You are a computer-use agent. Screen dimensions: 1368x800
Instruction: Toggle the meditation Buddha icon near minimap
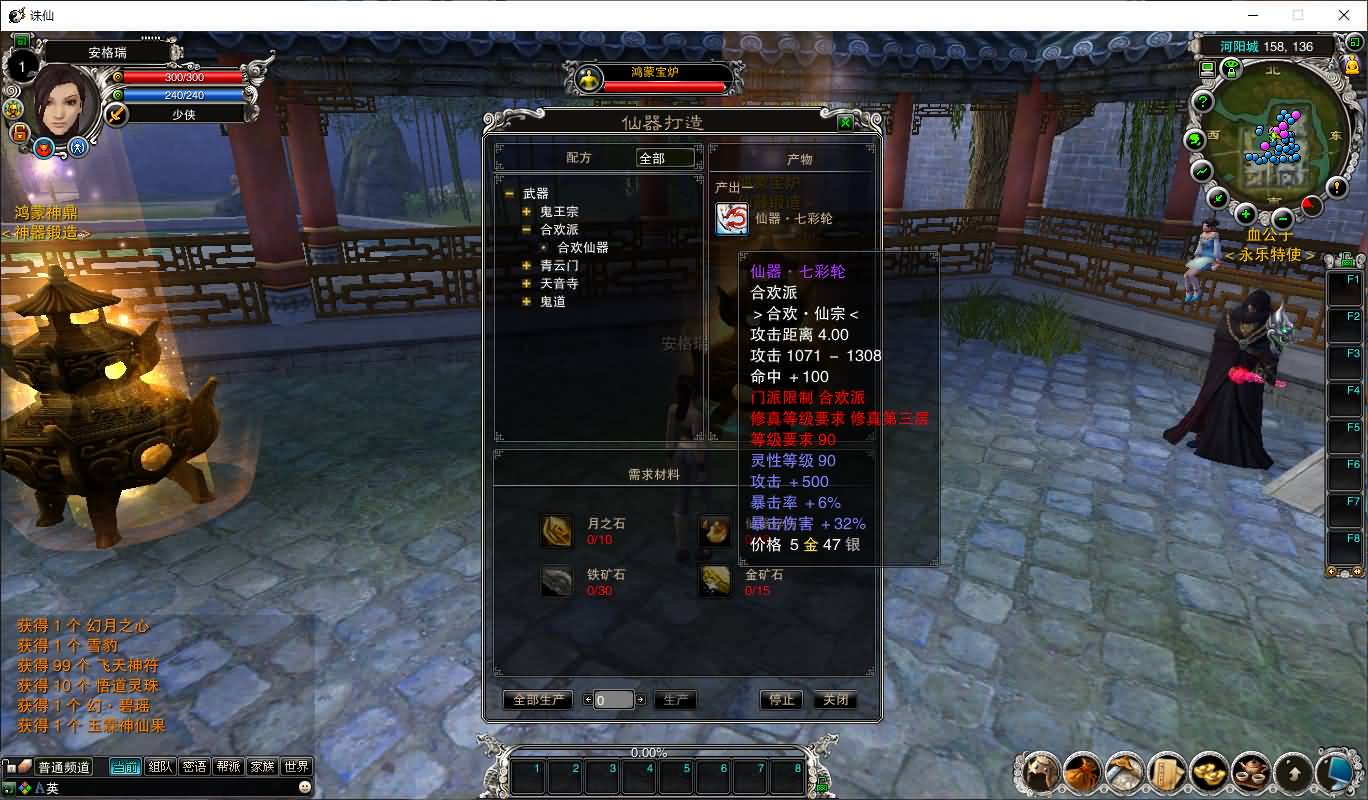(x=1352, y=64)
